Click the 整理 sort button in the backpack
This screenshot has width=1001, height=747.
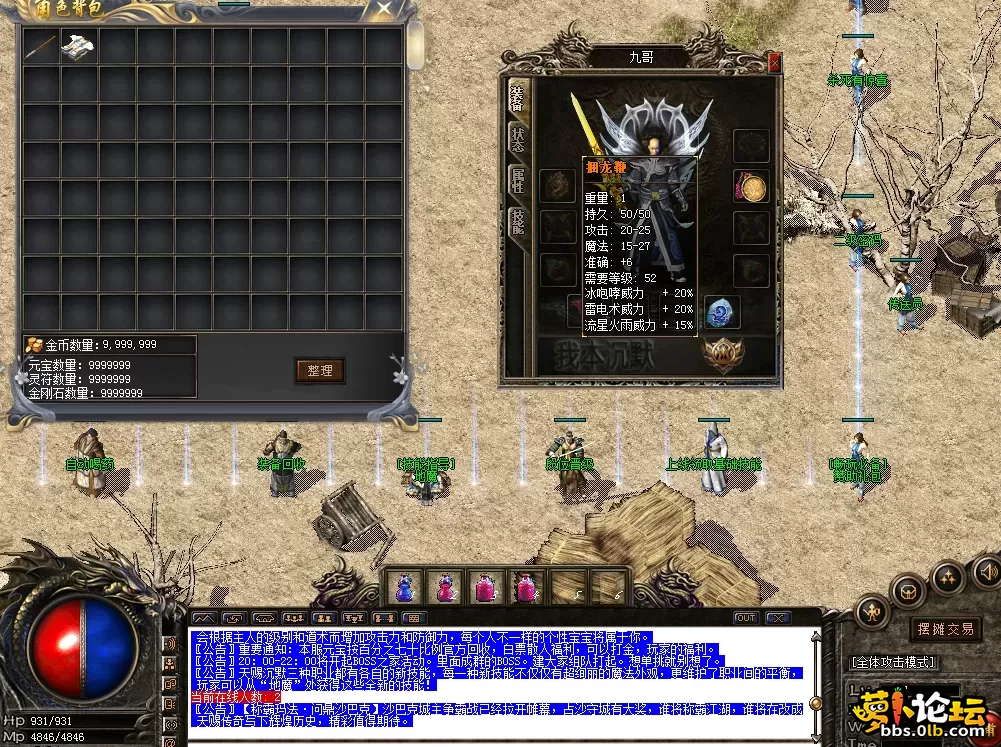(x=320, y=370)
